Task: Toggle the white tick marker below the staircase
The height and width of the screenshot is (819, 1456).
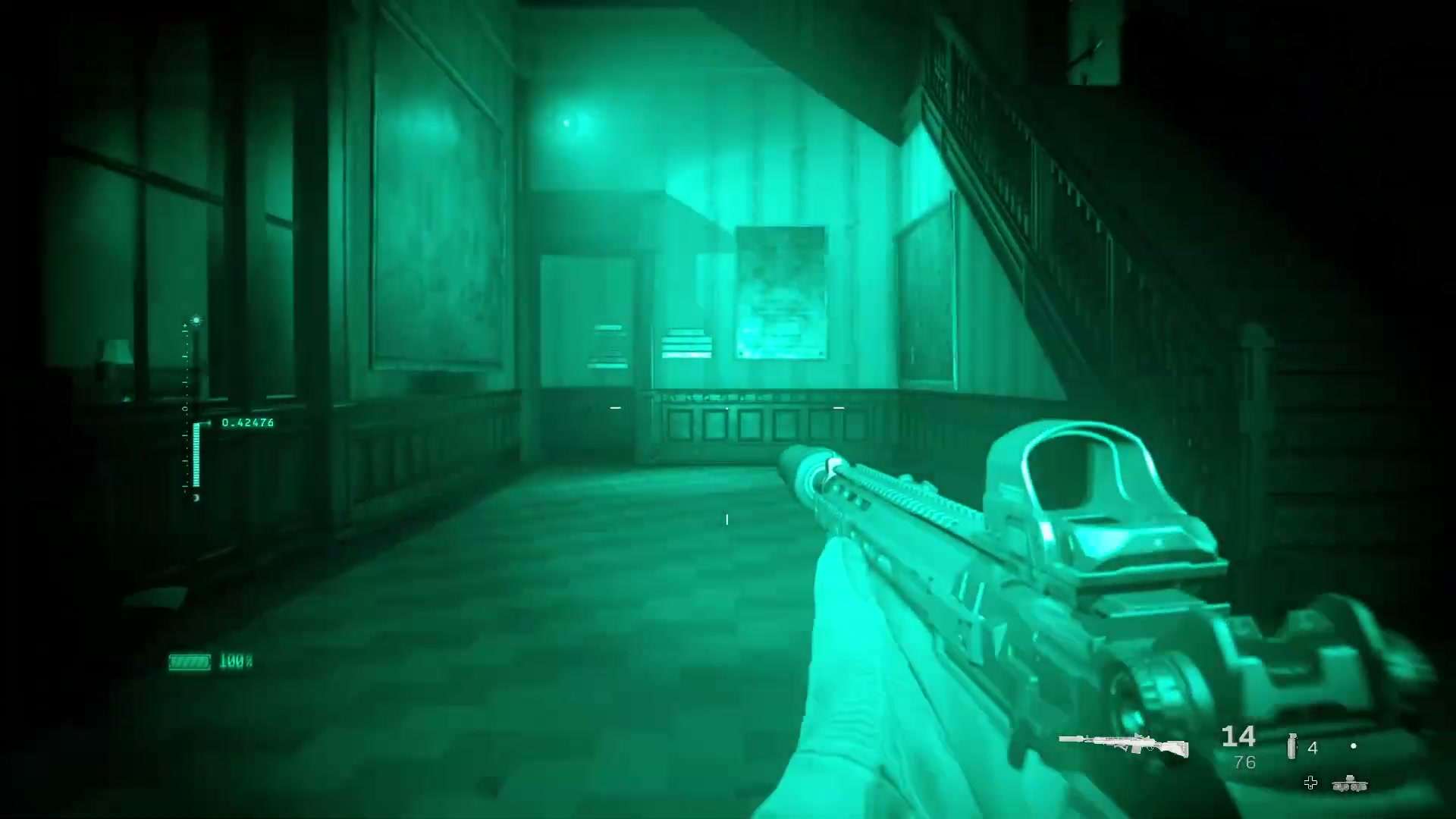Action: [839, 407]
